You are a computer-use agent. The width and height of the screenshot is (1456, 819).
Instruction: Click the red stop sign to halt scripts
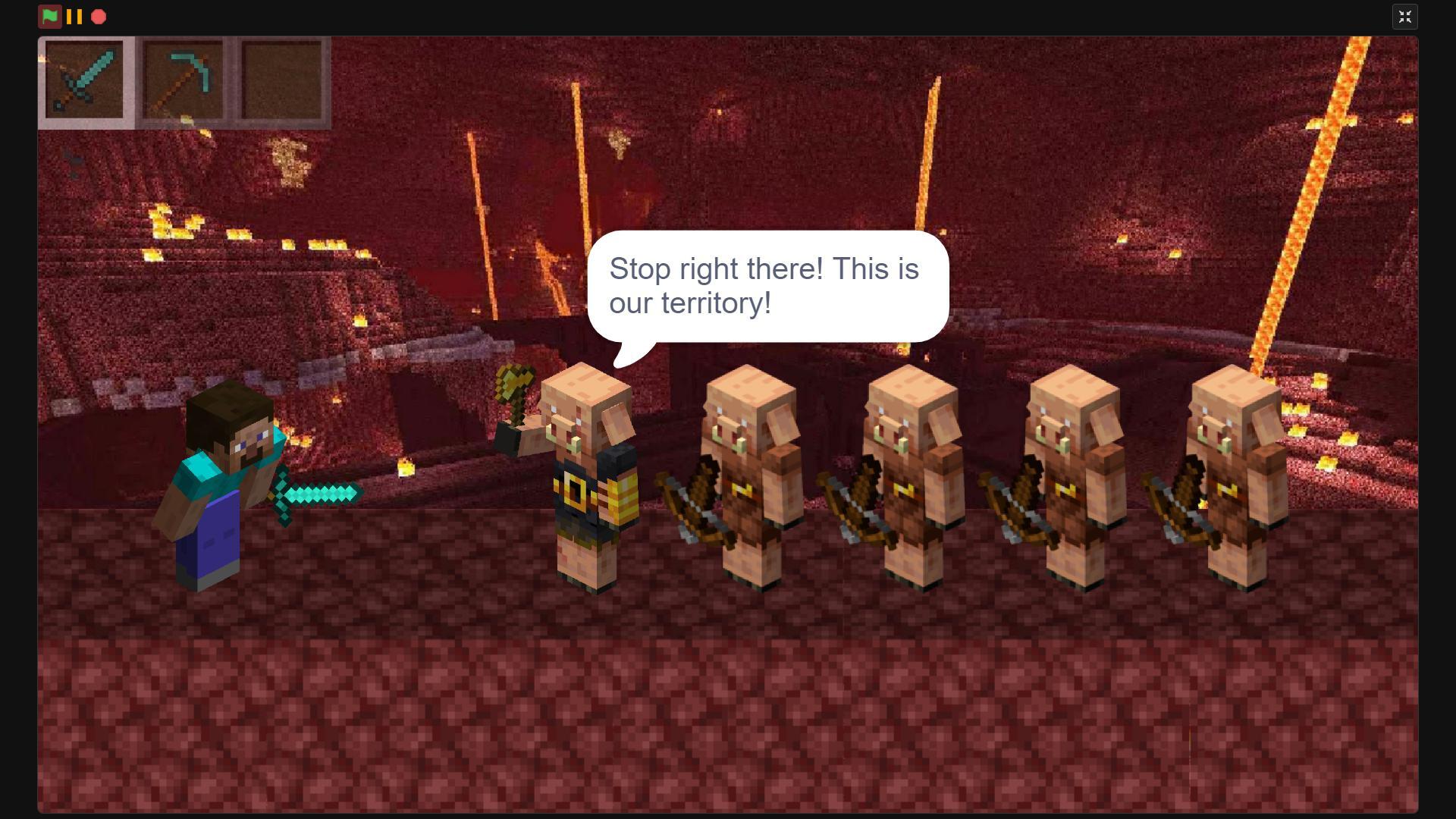coord(99,16)
